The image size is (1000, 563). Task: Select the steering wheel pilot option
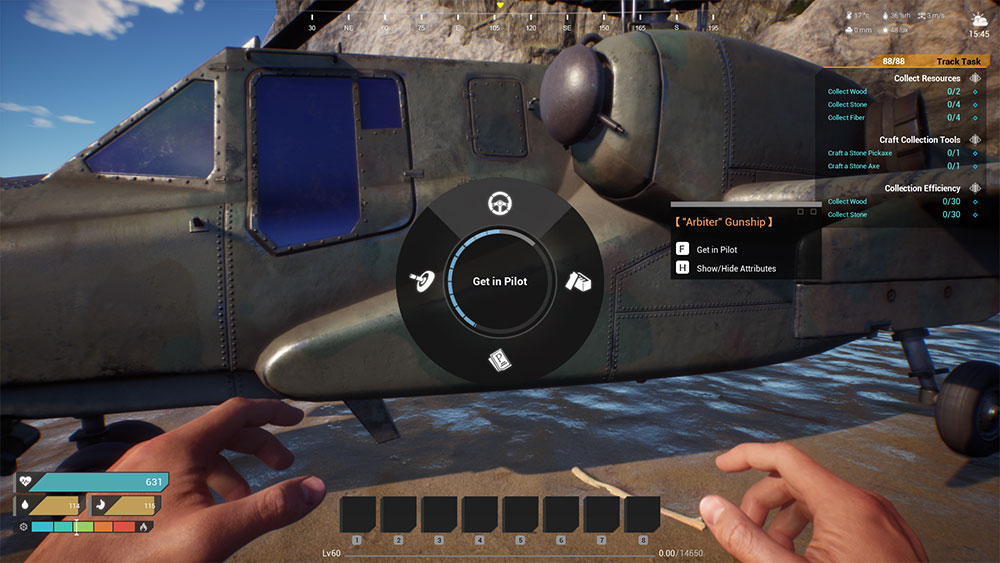[x=496, y=204]
